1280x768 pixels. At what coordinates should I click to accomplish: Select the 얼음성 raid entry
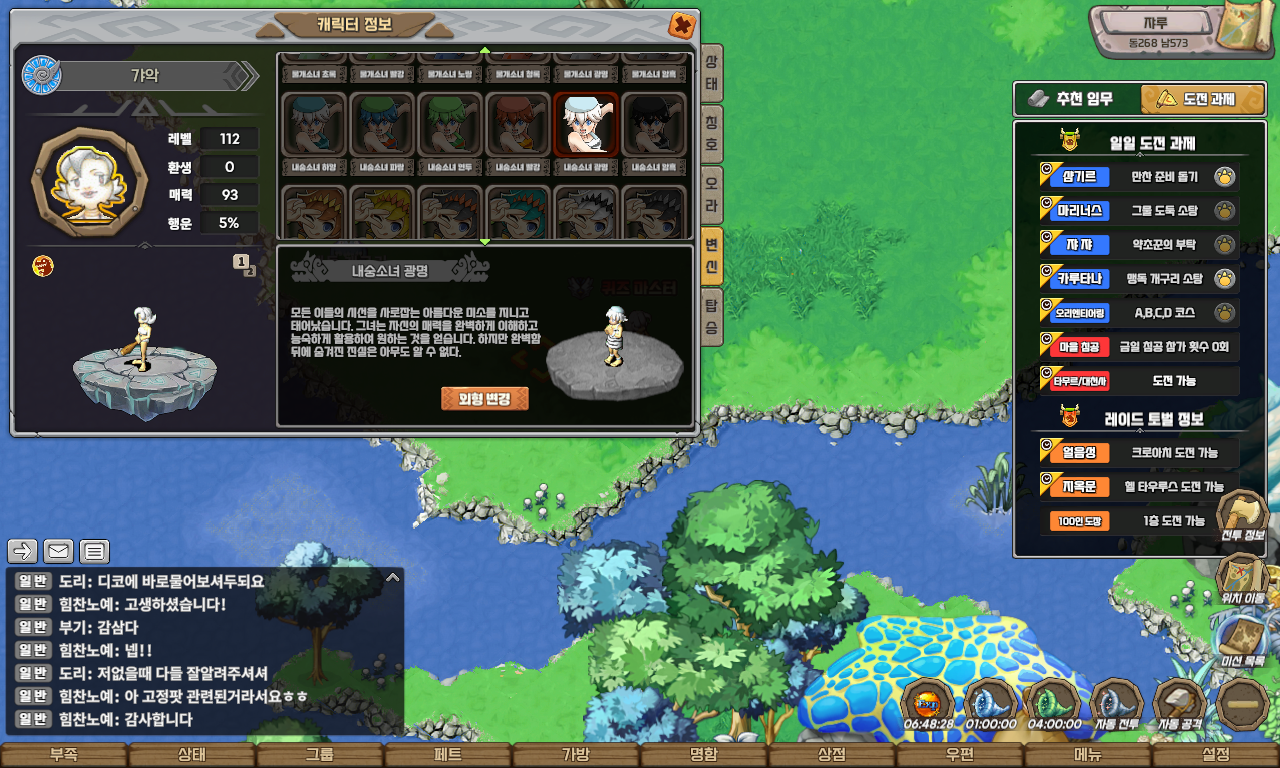(1071, 452)
